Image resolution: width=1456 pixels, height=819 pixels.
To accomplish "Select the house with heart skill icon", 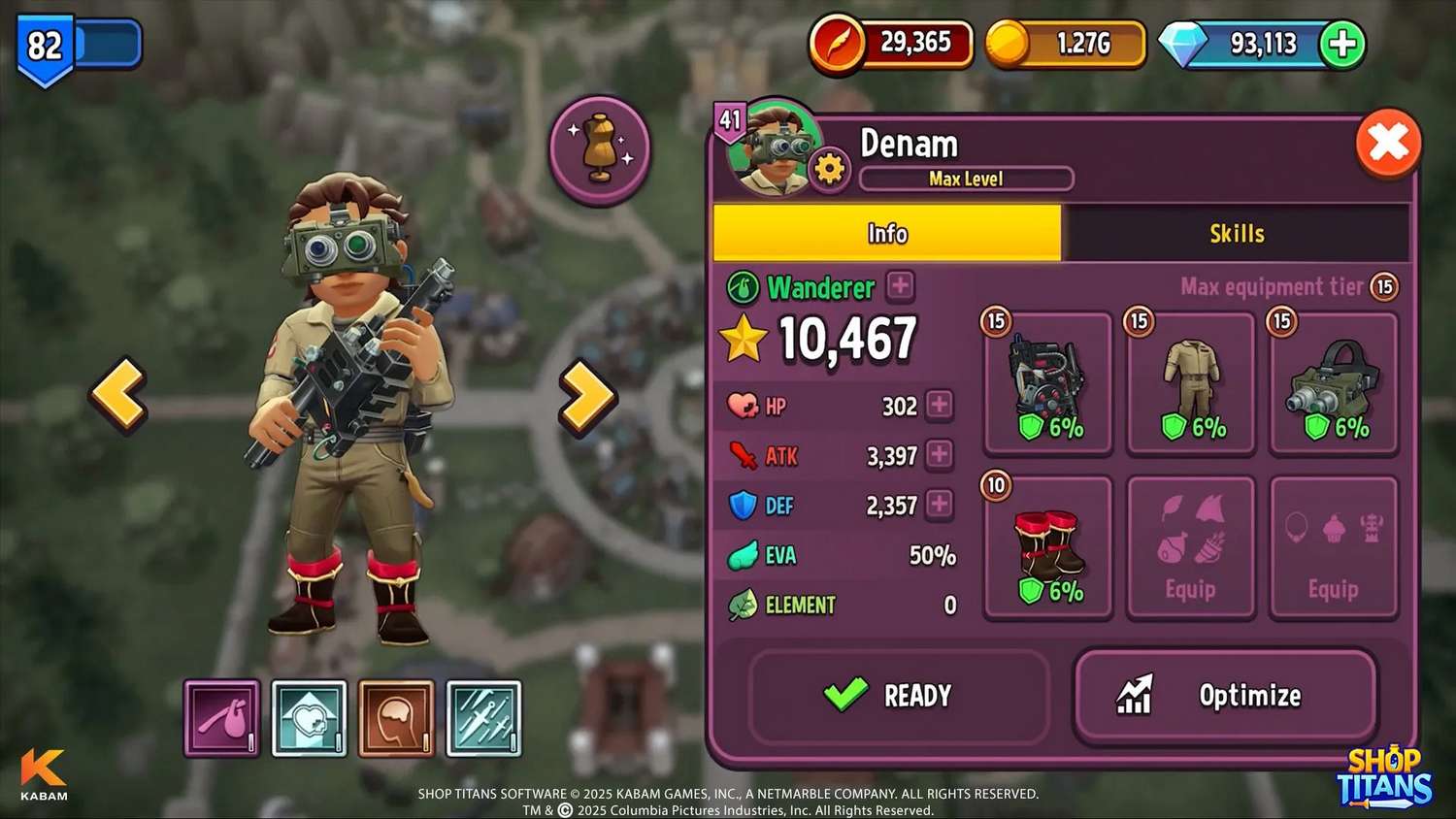I will click(x=310, y=718).
